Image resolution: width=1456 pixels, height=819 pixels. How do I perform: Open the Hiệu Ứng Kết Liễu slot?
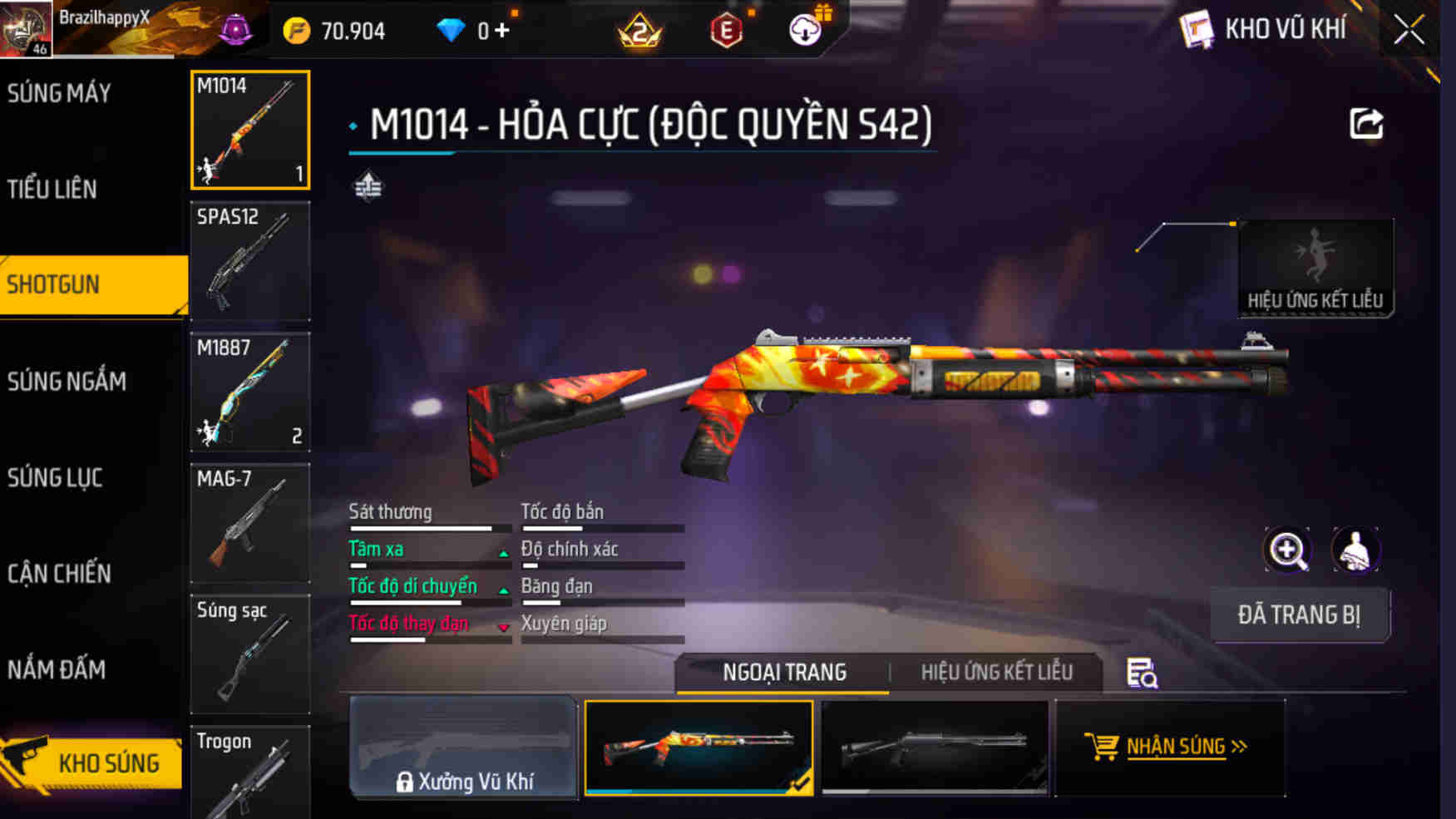pyautogui.click(x=1315, y=268)
